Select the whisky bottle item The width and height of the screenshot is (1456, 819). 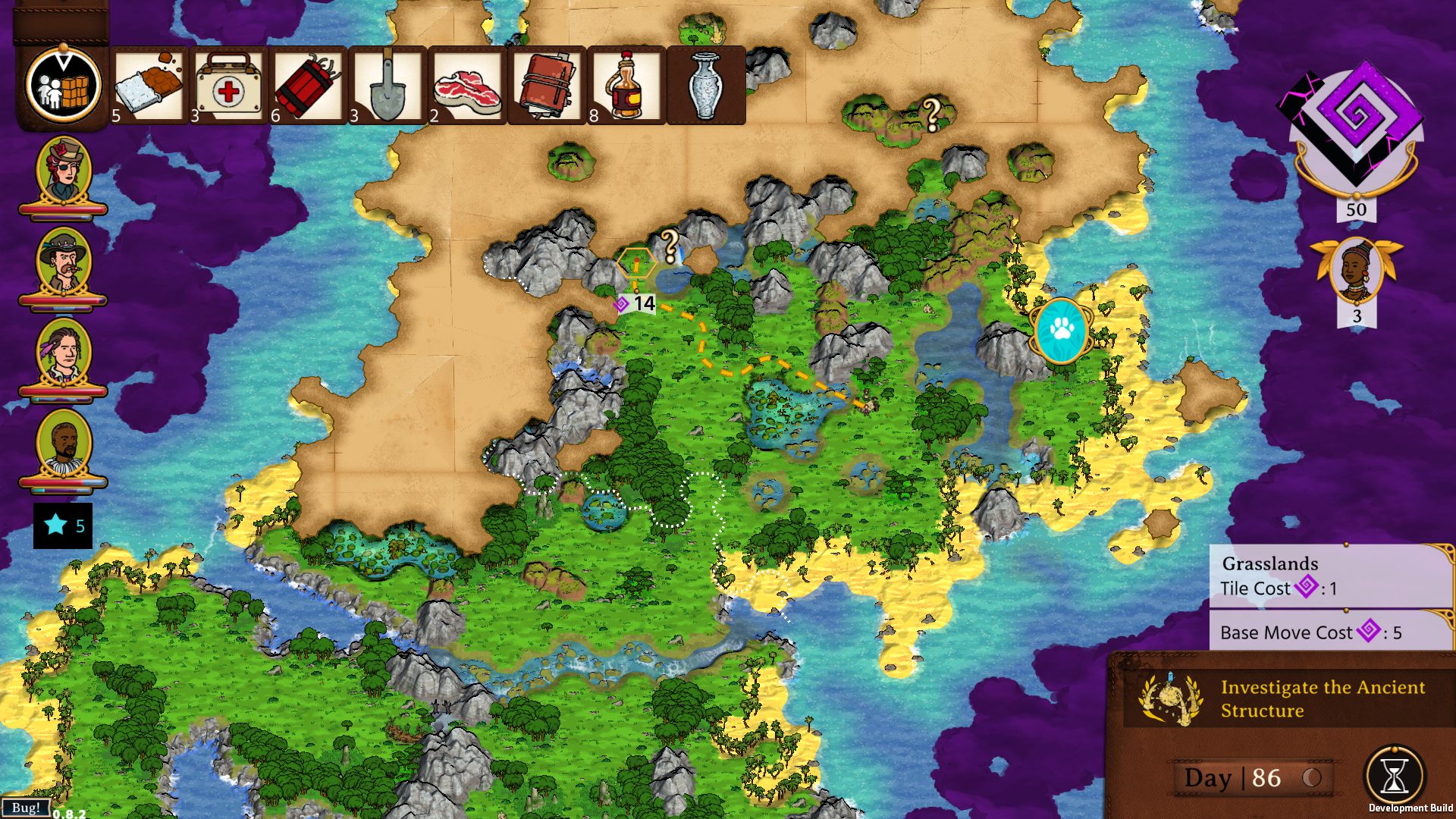click(627, 83)
